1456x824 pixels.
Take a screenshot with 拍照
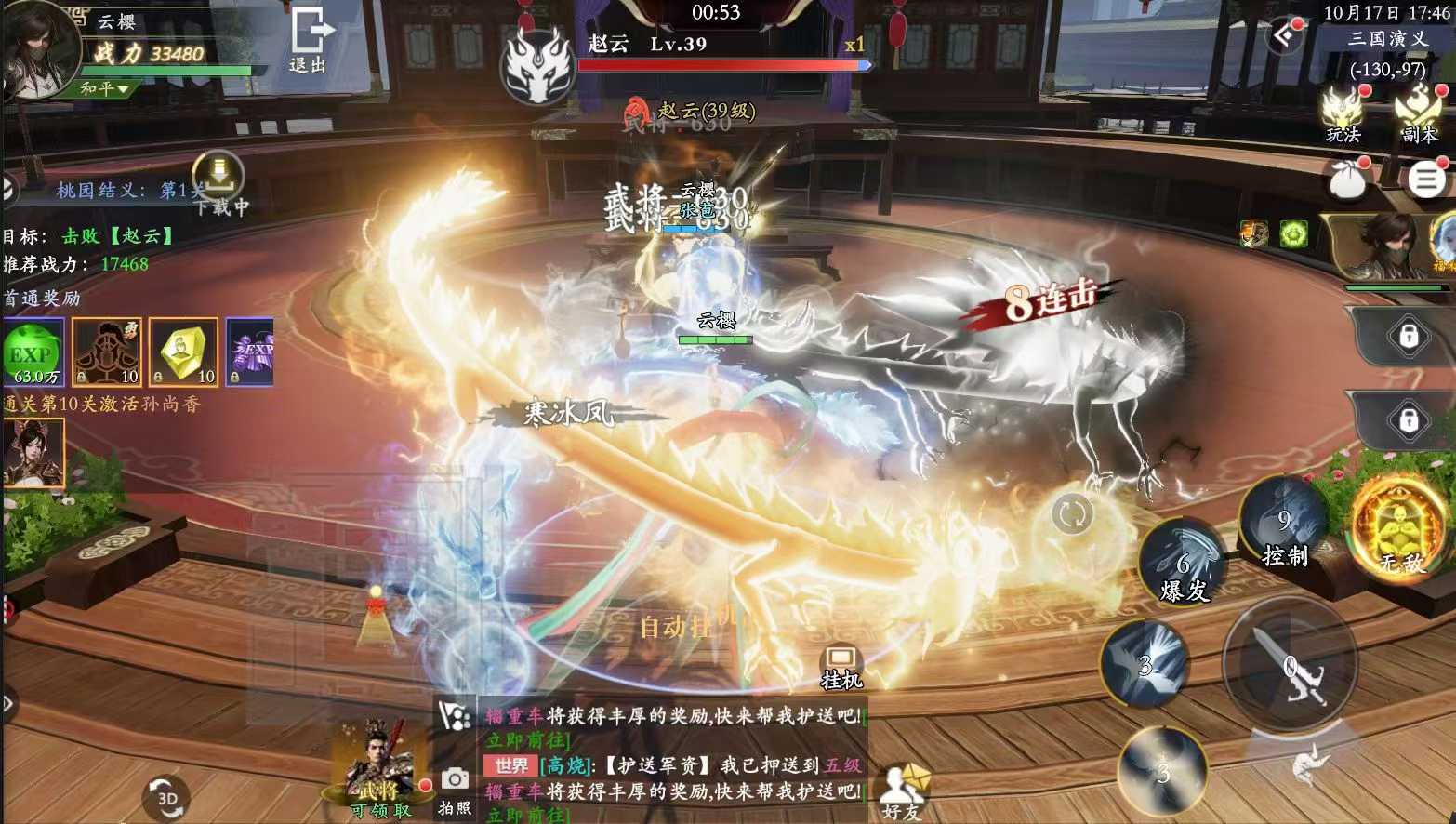455,789
